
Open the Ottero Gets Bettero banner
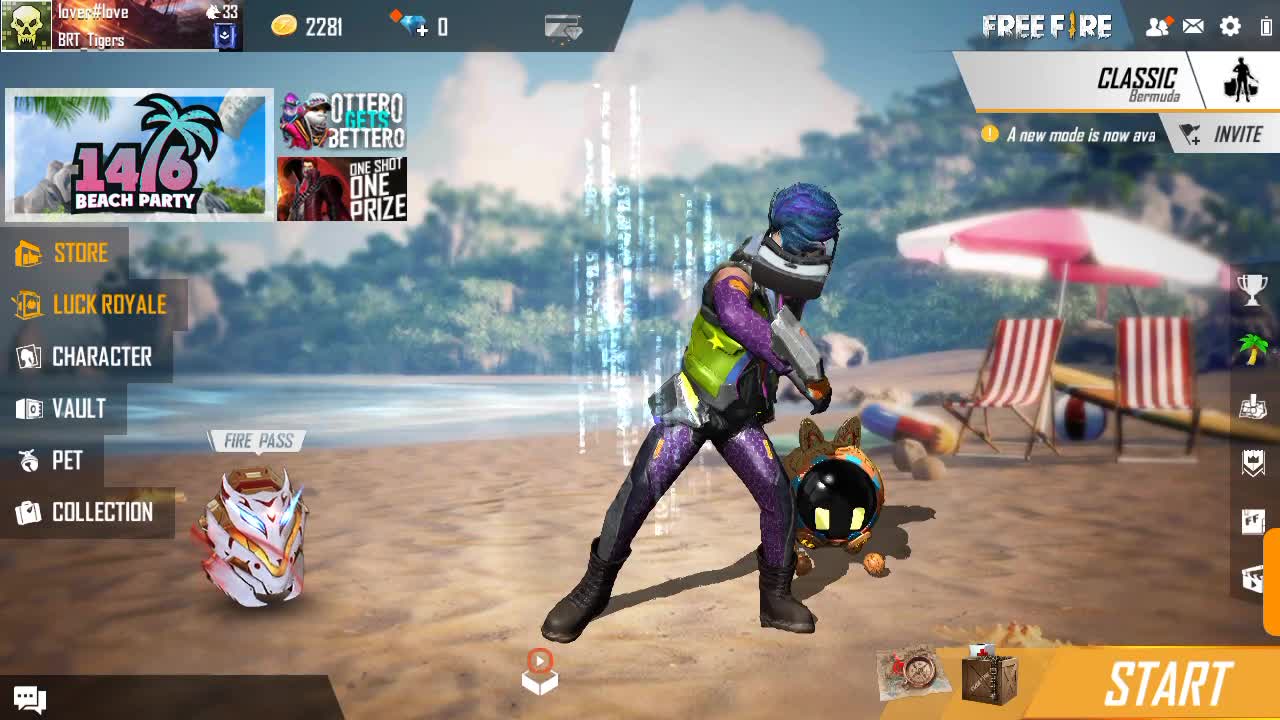(342, 121)
